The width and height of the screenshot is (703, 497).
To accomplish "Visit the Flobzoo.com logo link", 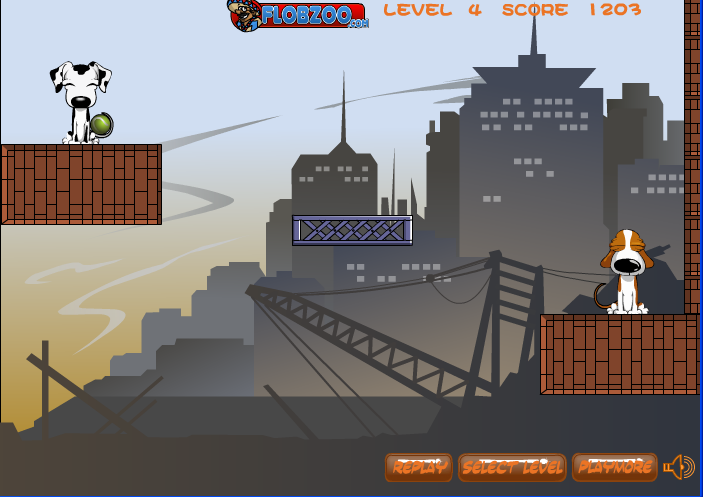I will pyautogui.click(x=299, y=15).
